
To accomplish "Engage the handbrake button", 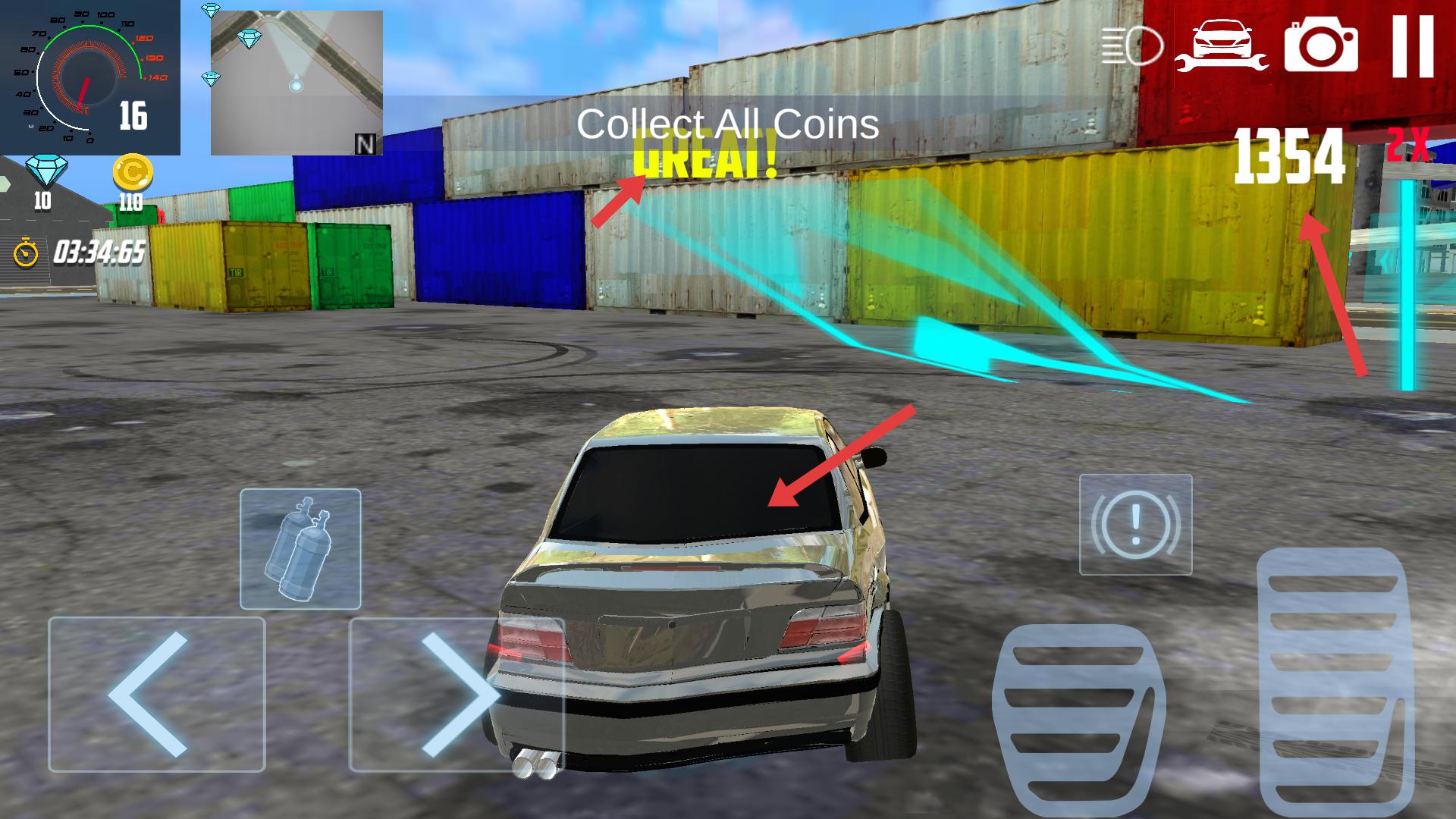I will click(1135, 524).
